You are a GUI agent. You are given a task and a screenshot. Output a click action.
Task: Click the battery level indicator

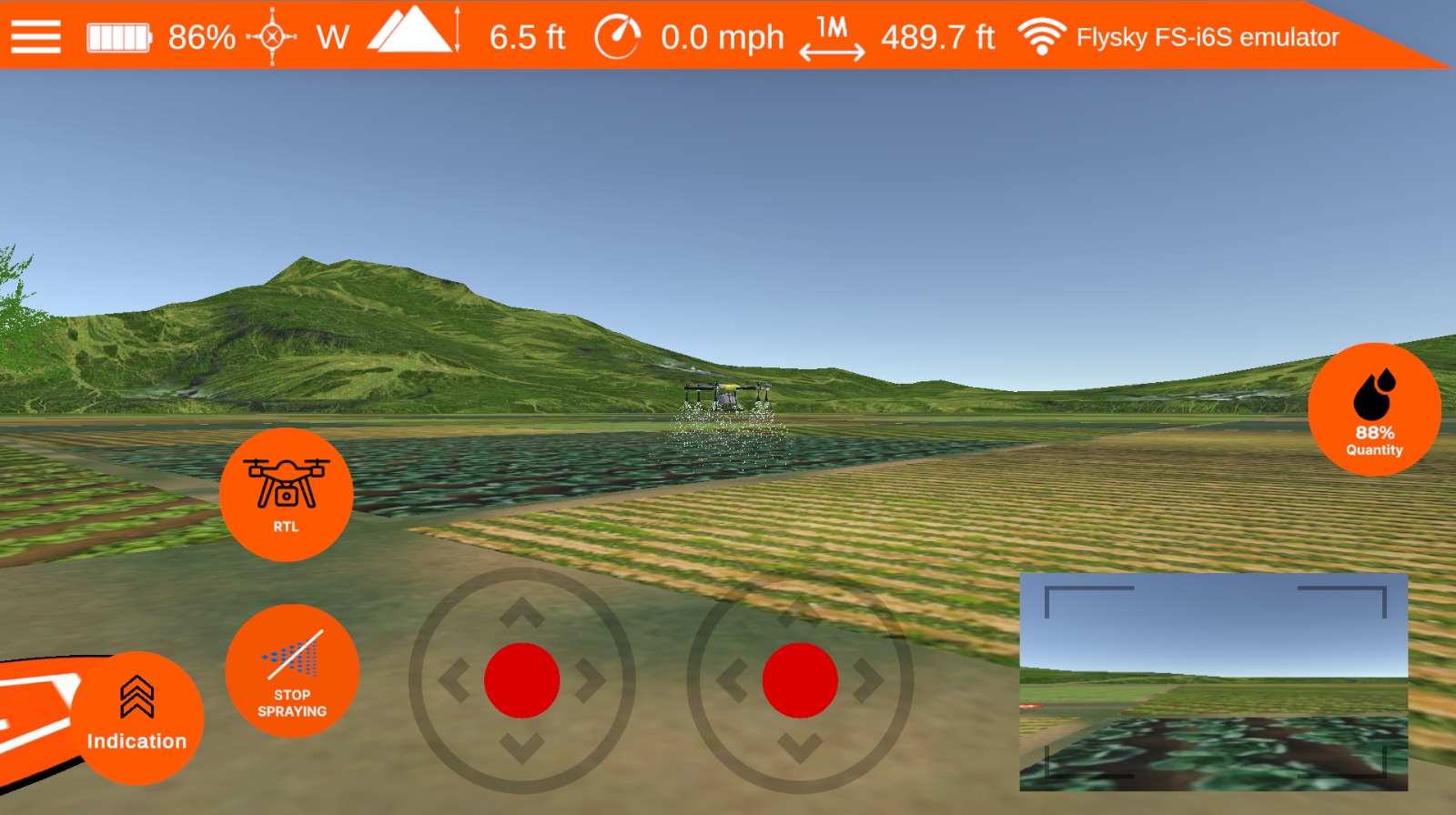click(x=117, y=35)
